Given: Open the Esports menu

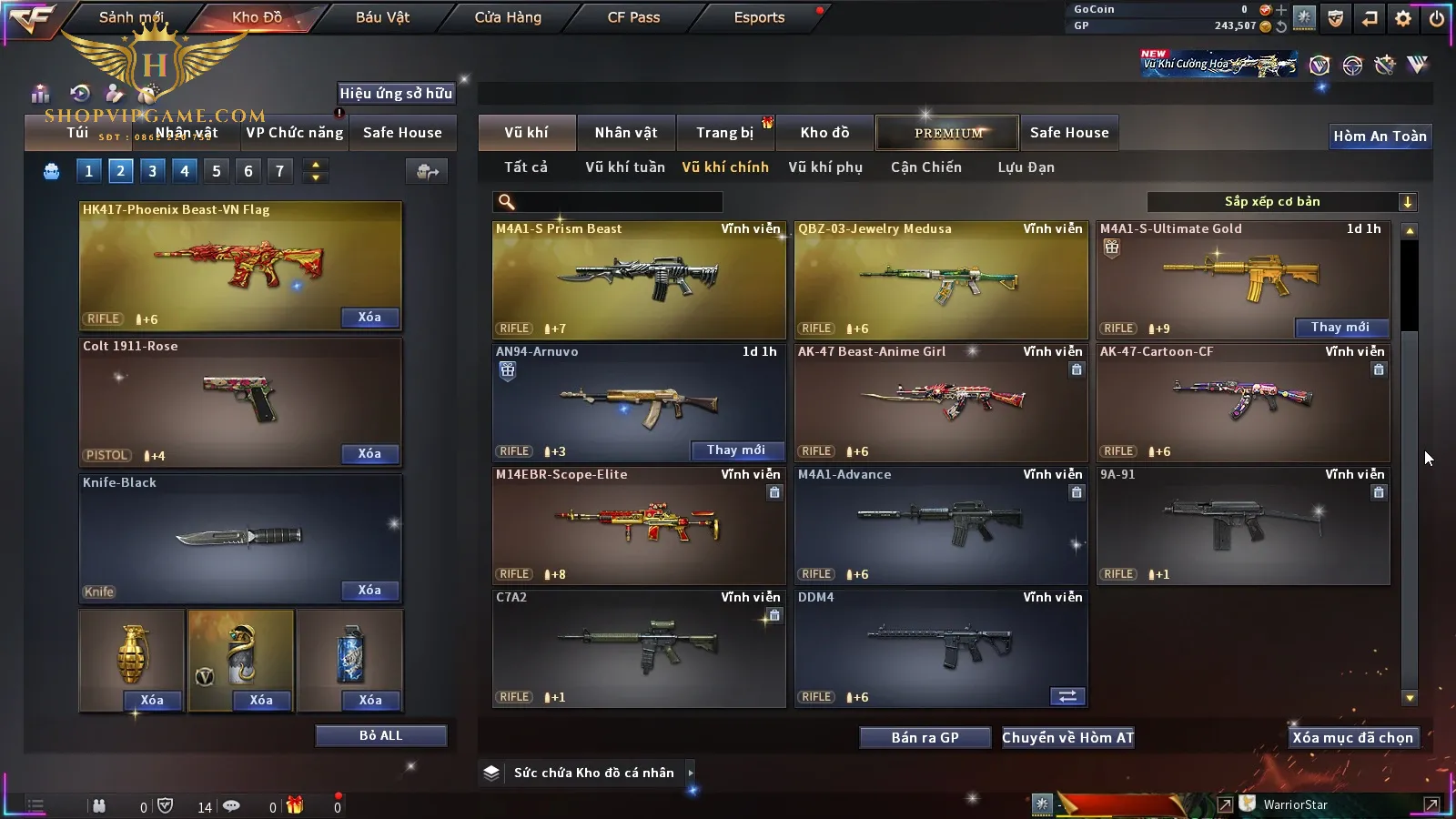Looking at the screenshot, I should tap(759, 17).
